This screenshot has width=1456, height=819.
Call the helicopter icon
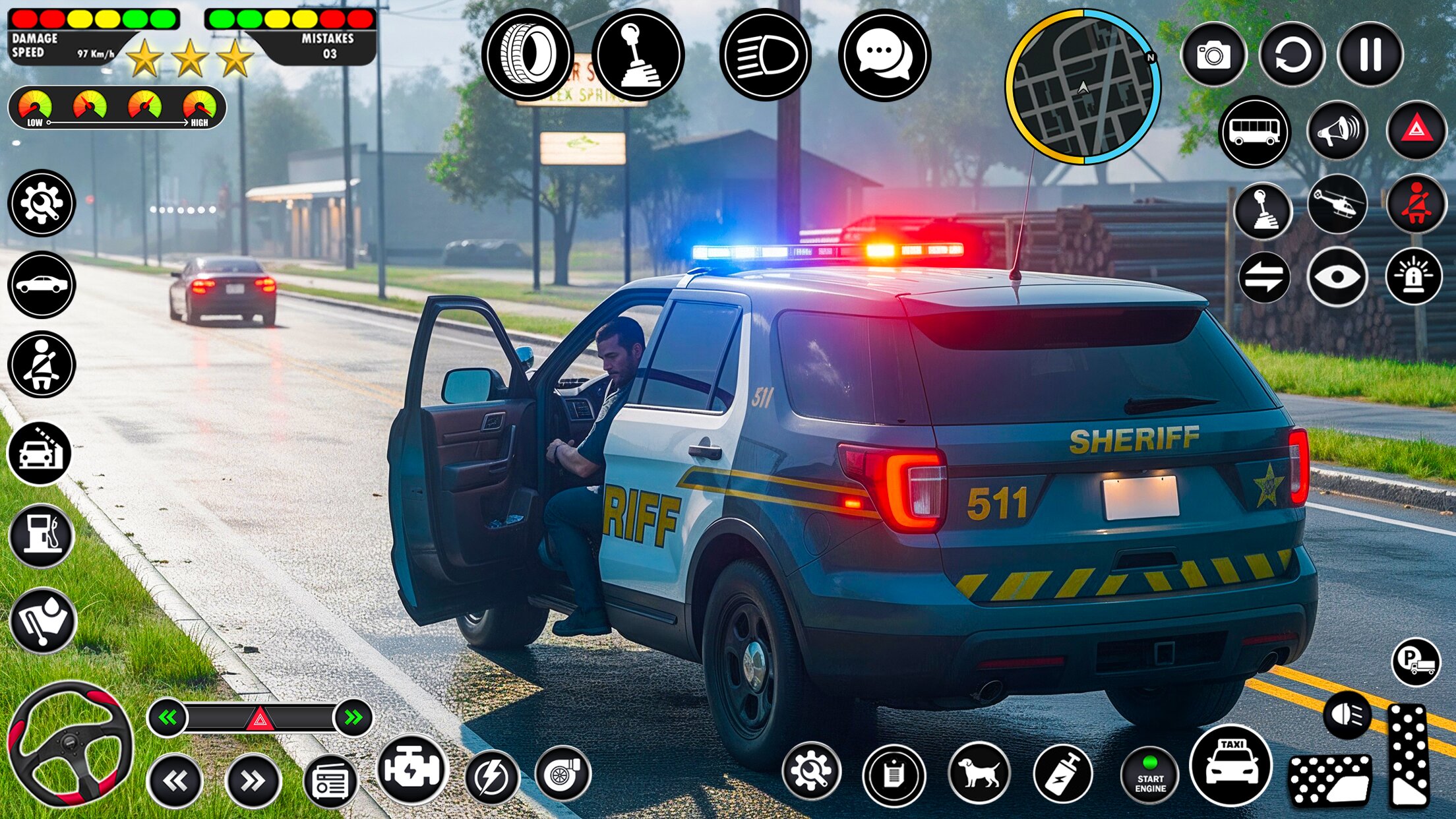(x=1337, y=204)
